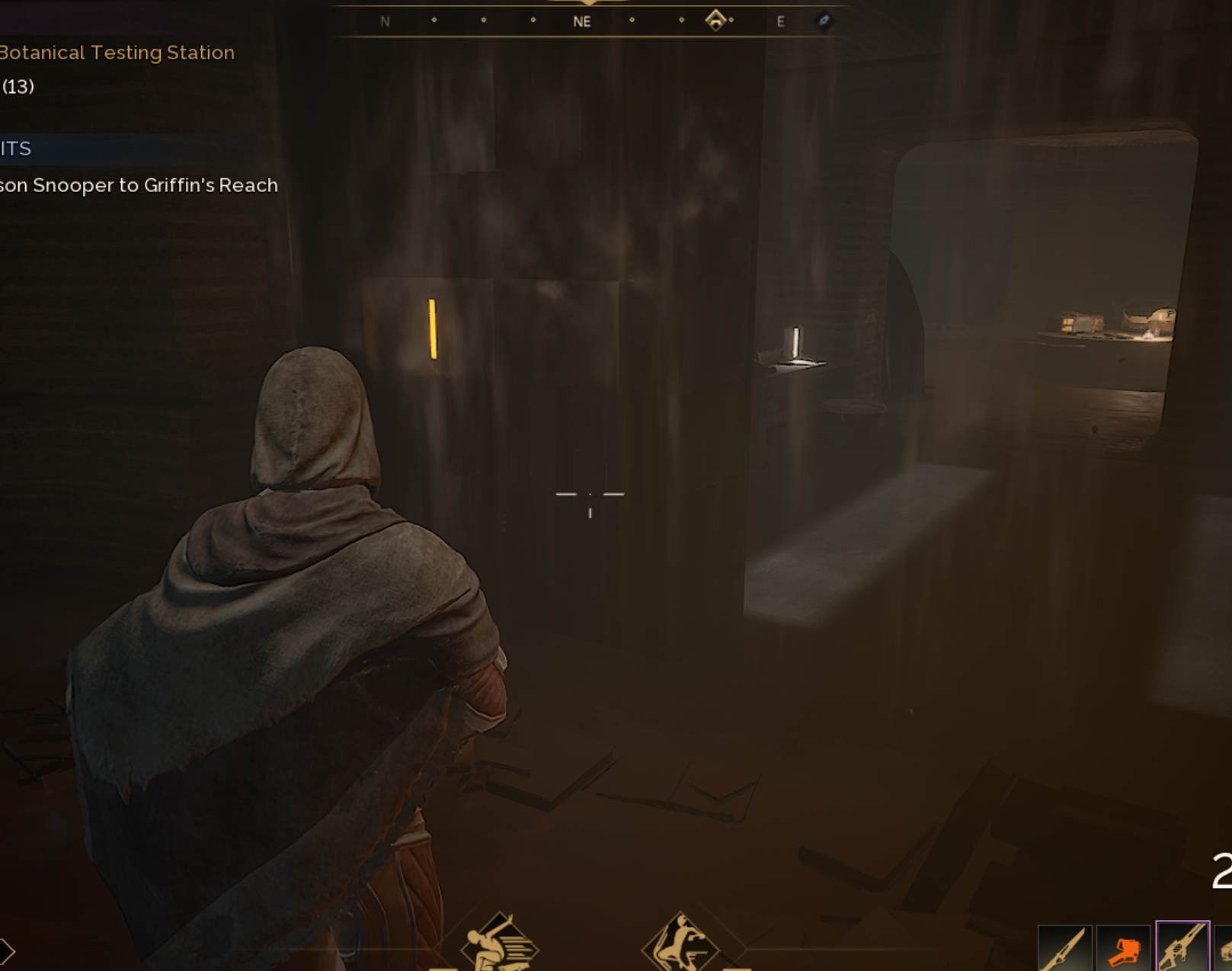The image size is (1232, 971).
Task: Activate the crouching figure ability icon
Action: coord(680,944)
